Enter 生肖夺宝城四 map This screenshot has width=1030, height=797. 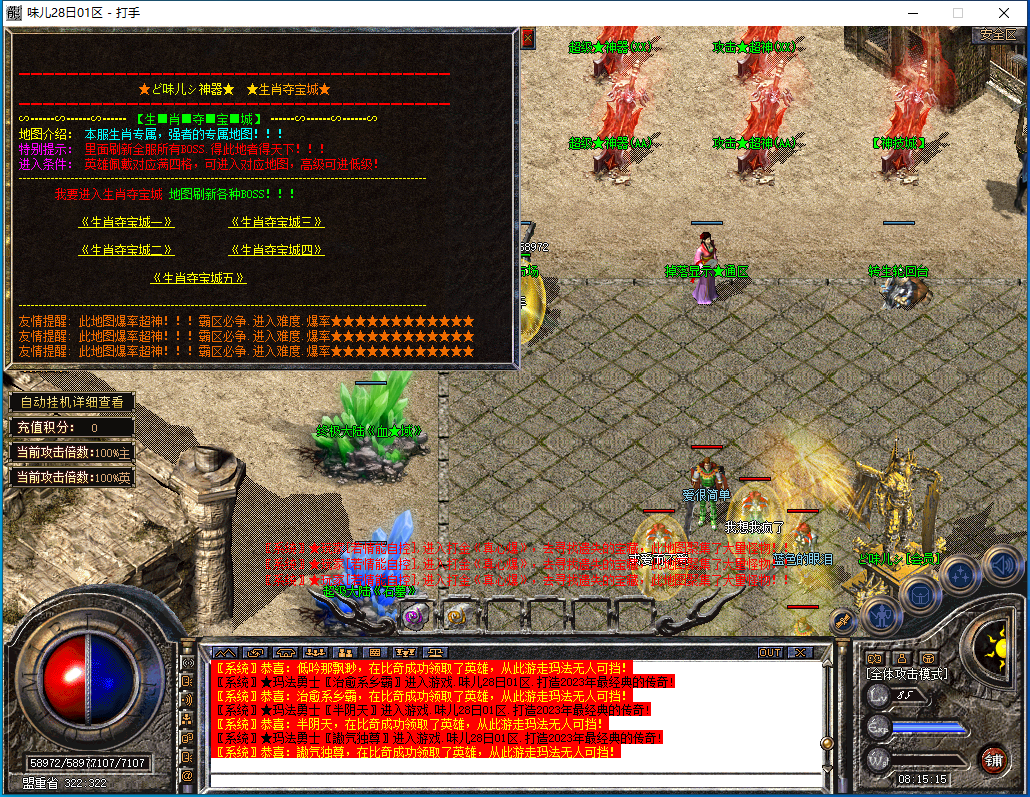pos(276,250)
